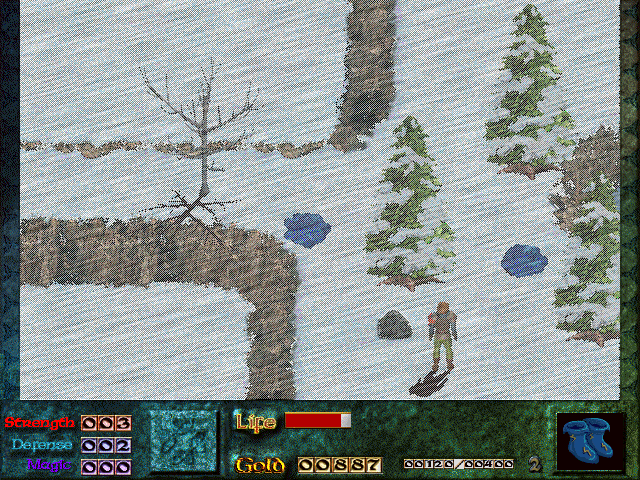Click the empty square stone panel slot
This screenshot has height=480, width=640.
point(183,441)
